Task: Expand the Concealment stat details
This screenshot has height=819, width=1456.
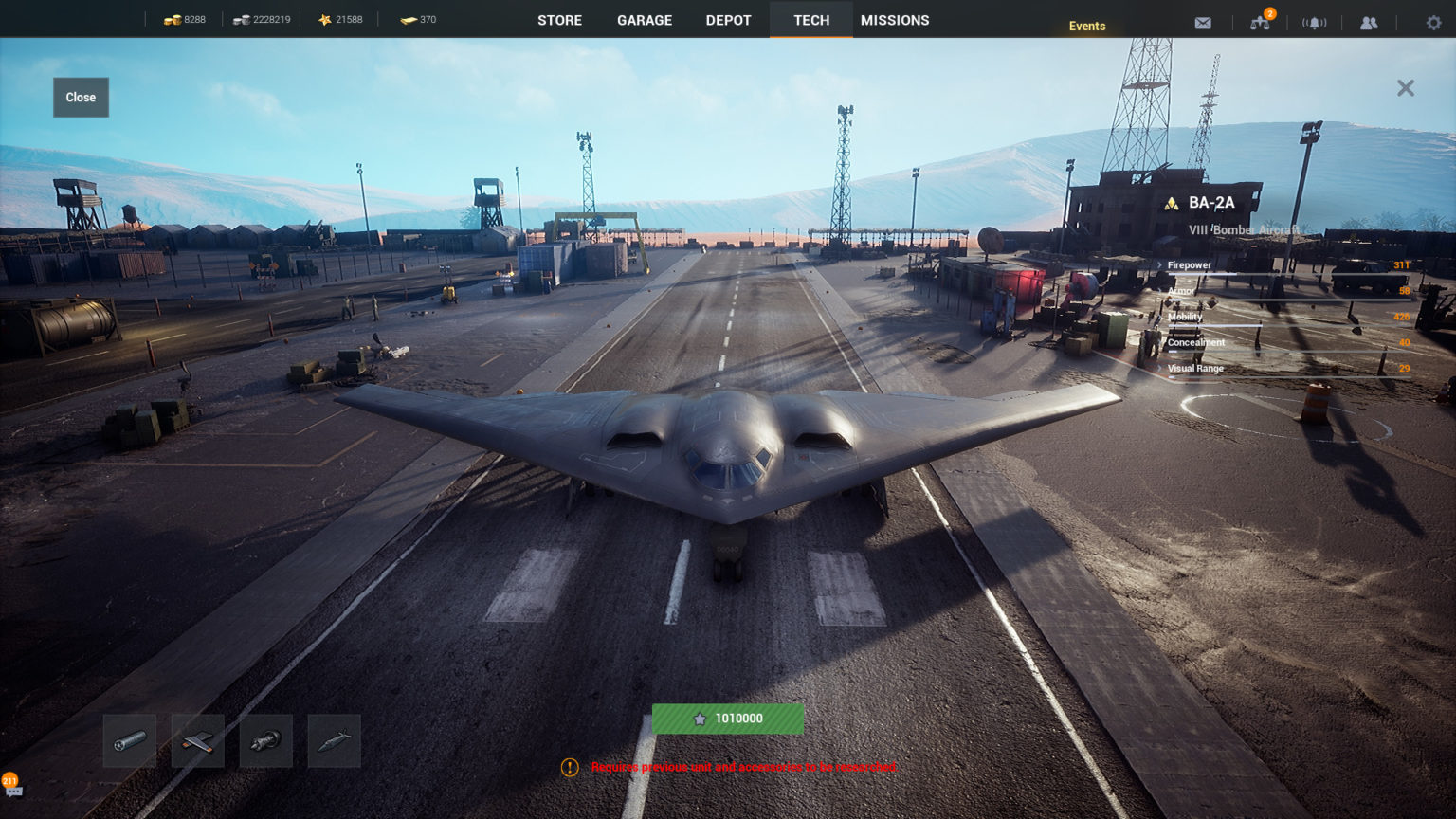Action: pos(1194,342)
